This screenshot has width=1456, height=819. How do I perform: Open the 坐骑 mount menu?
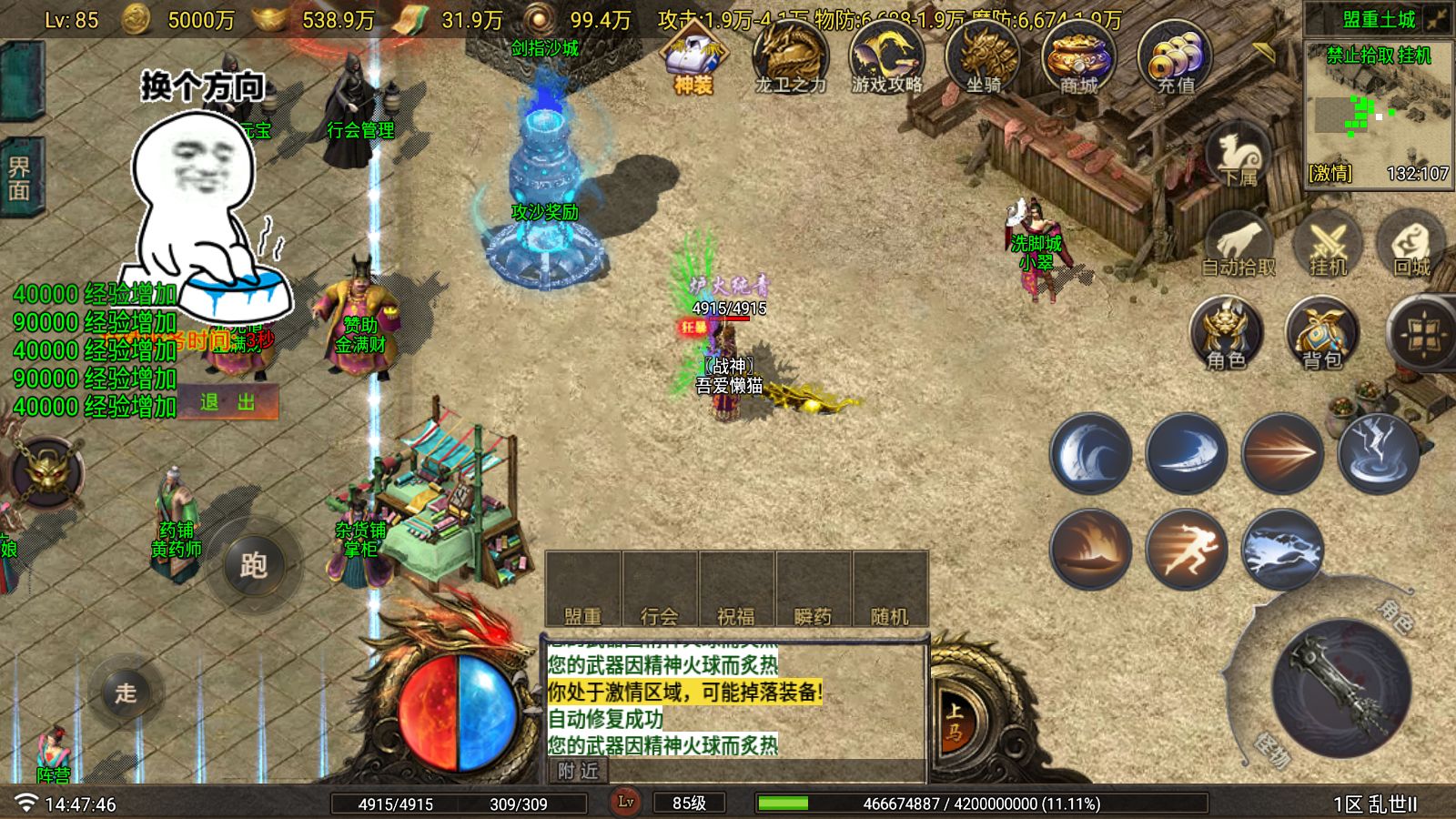click(x=983, y=58)
